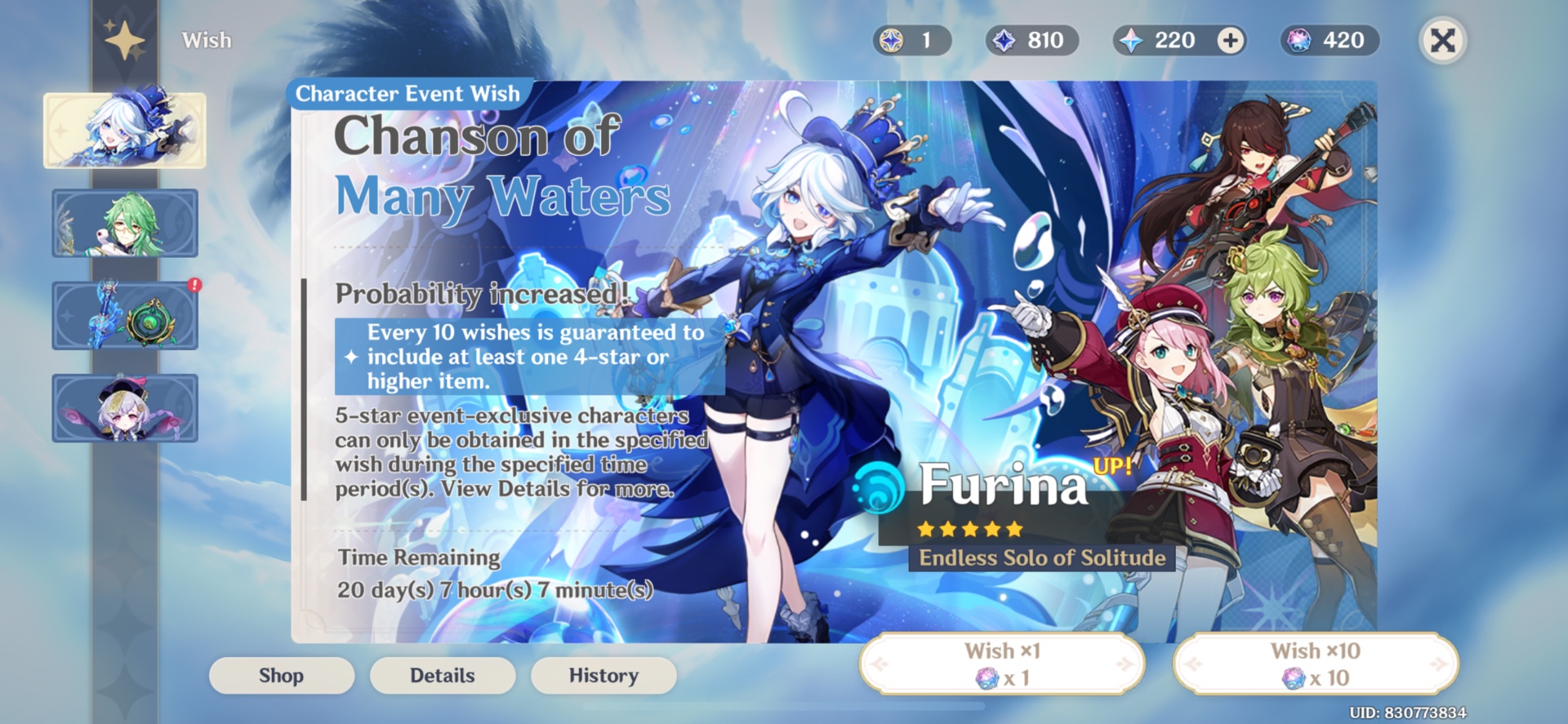Image resolution: width=1568 pixels, height=724 pixels.
Task: Perform a single Wish ×1
Action: point(1002,663)
